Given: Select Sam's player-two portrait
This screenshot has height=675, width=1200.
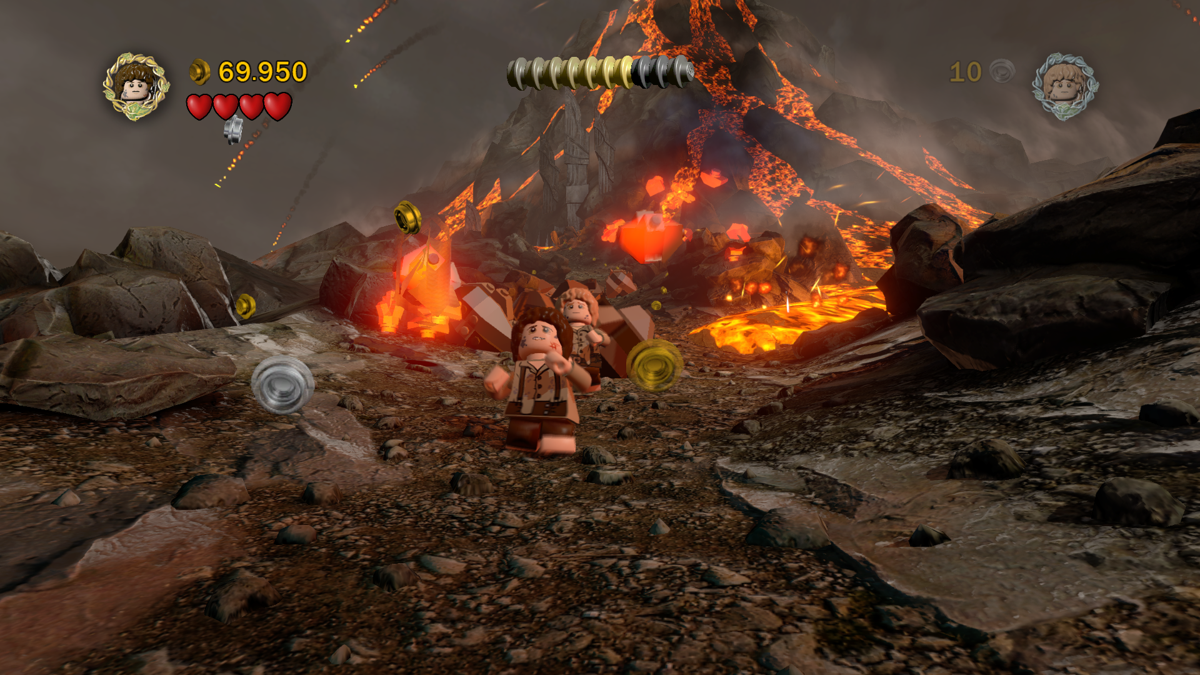Looking at the screenshot, I should (1065, 87).
